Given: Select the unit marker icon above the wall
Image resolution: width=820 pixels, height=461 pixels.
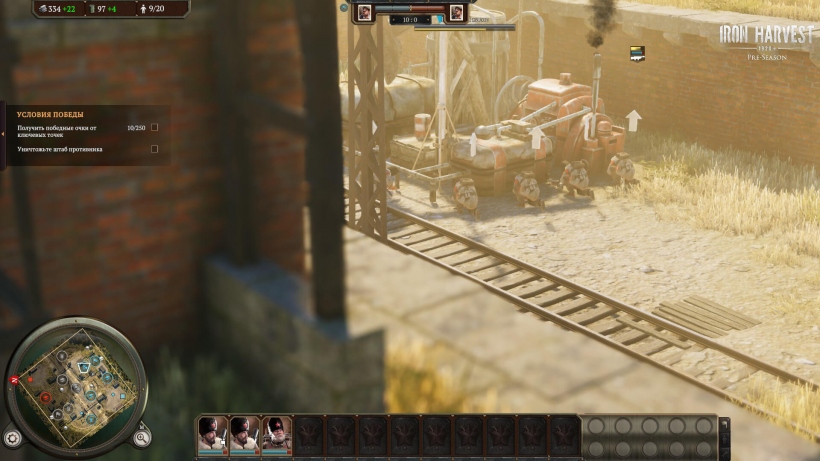Looking at the screenshot, I should coord(637,53).
